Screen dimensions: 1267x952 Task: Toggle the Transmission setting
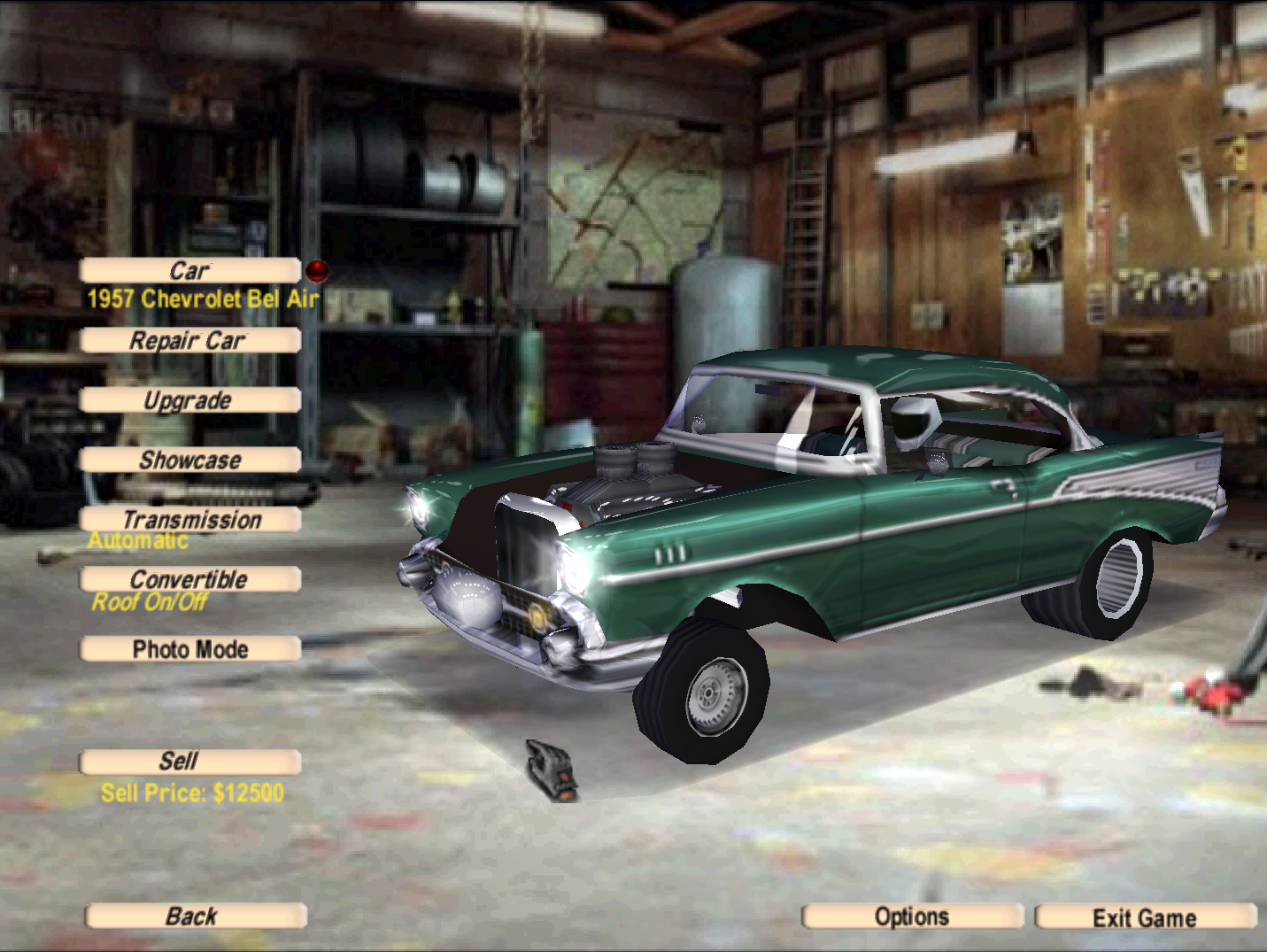coord(190,520)
